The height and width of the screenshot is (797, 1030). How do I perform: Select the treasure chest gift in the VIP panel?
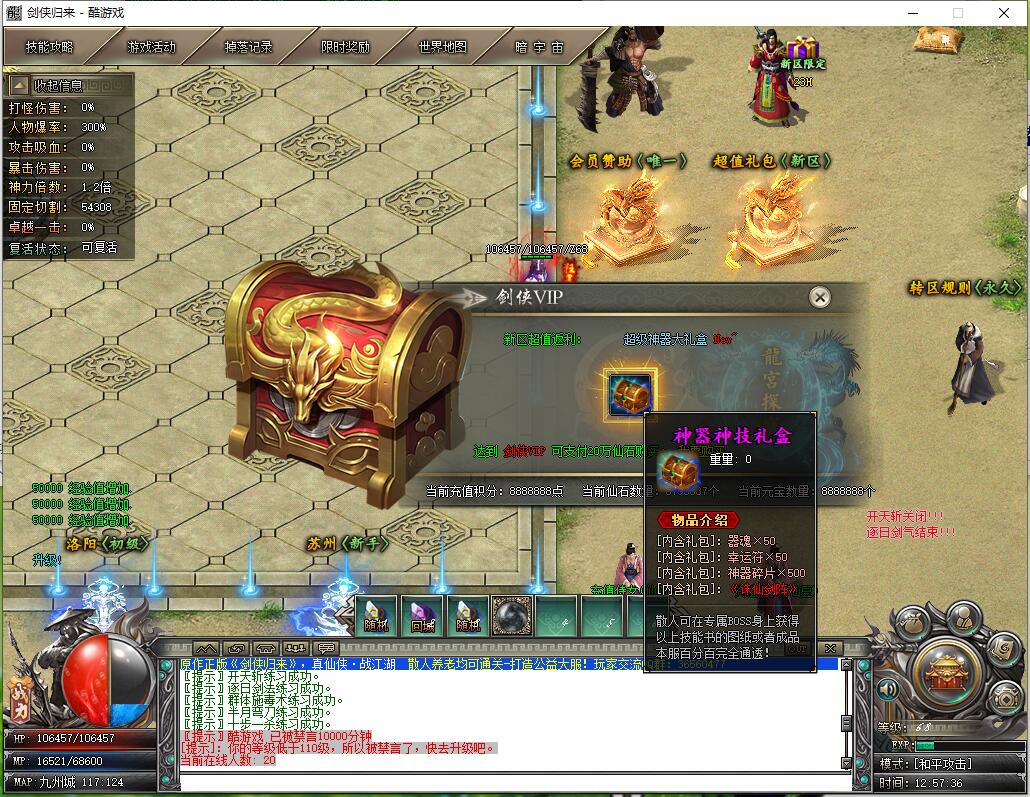tap(631, 391)
